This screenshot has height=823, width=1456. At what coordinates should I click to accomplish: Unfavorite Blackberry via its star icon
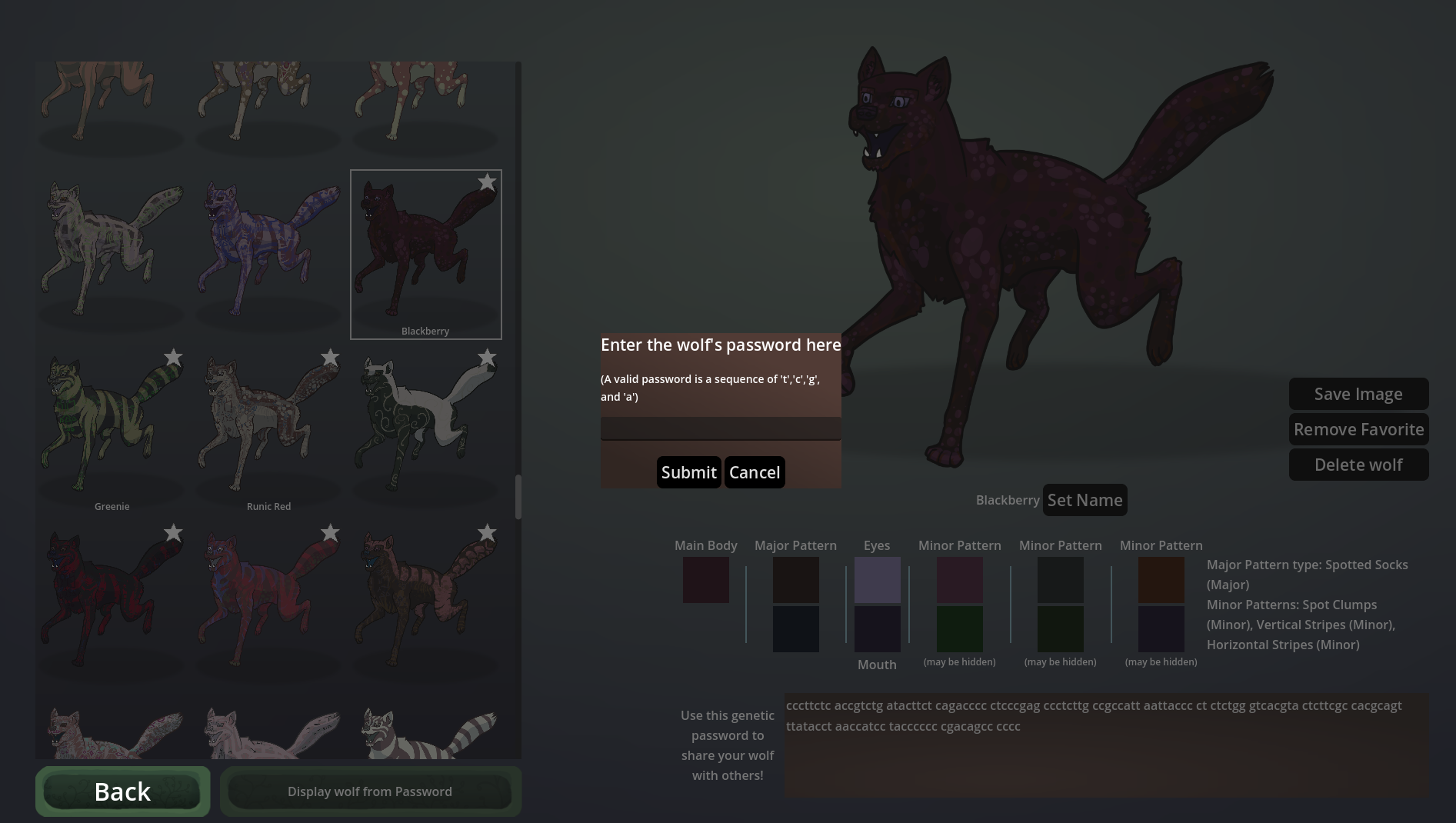(x=487, y=182)
